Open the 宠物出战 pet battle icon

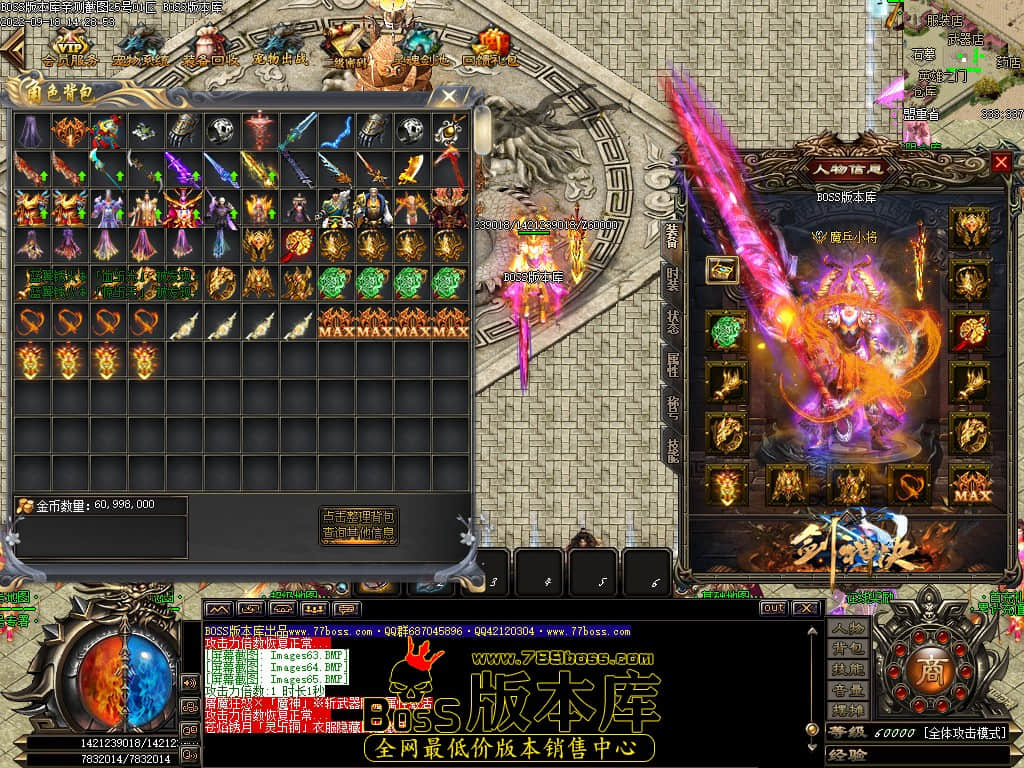tap(279, 48)
